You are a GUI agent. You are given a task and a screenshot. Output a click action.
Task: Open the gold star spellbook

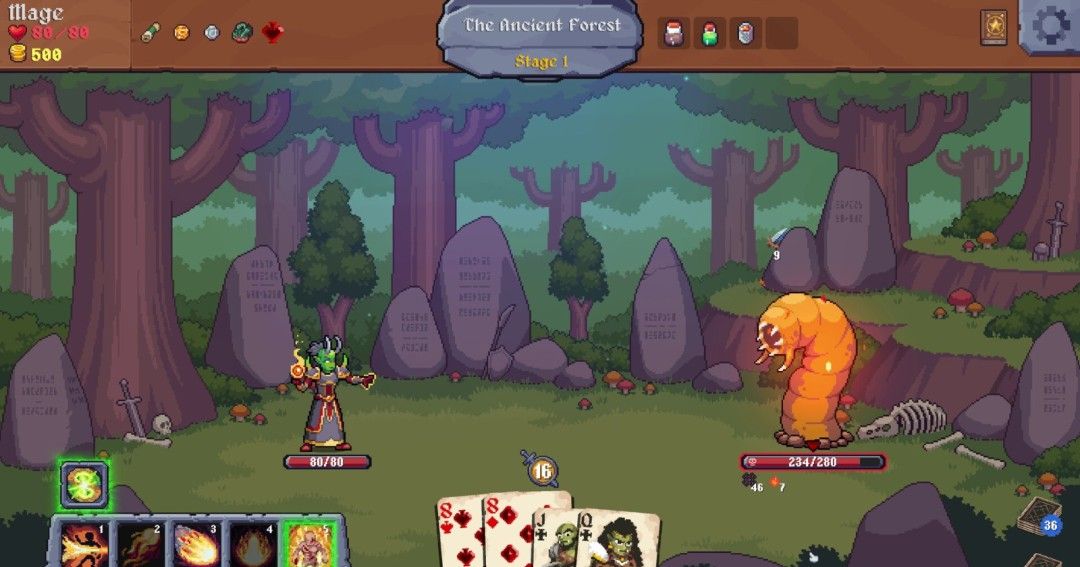click(994, 26)
